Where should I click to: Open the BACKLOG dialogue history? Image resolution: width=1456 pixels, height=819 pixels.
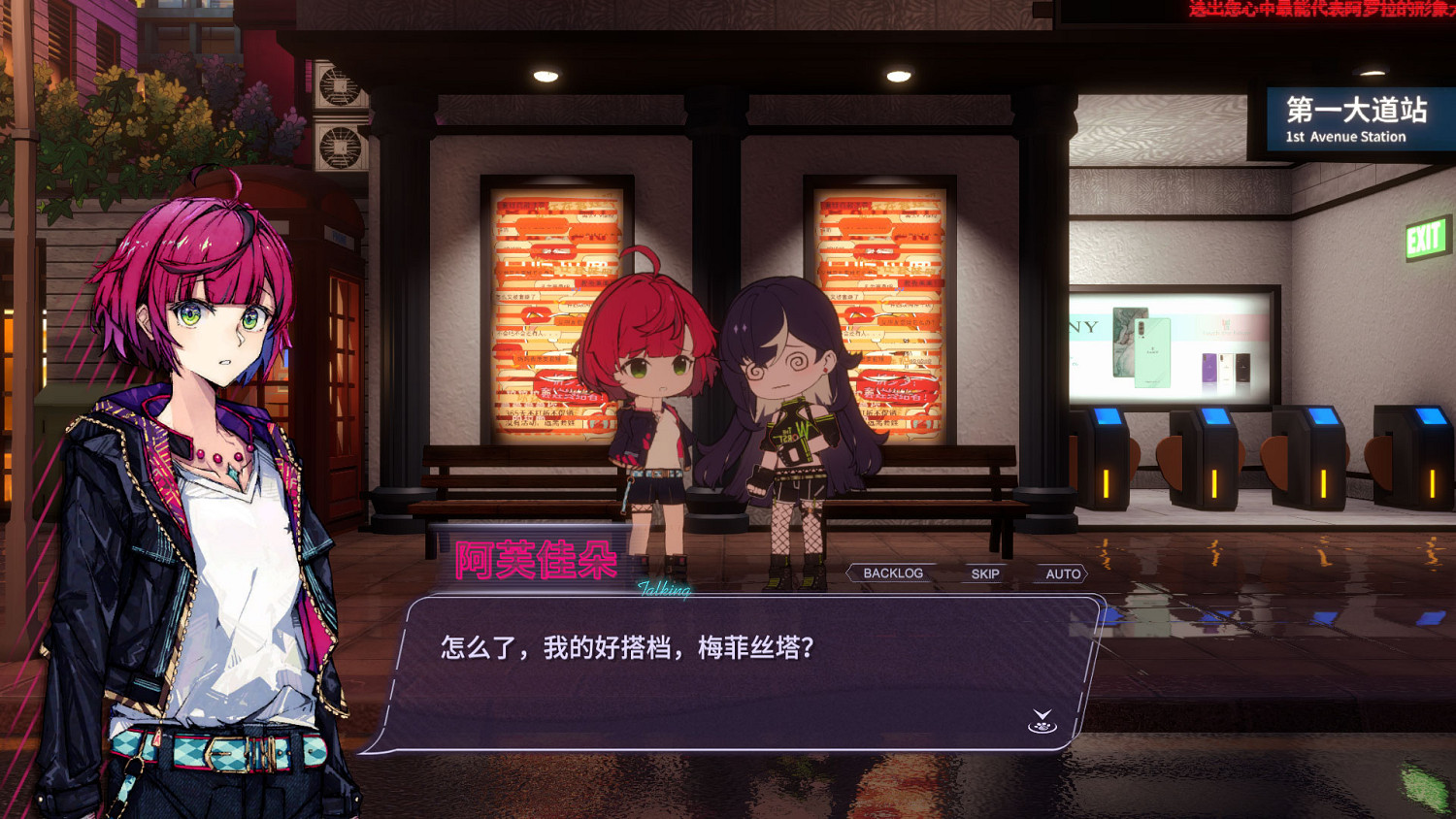coord(889,573)
